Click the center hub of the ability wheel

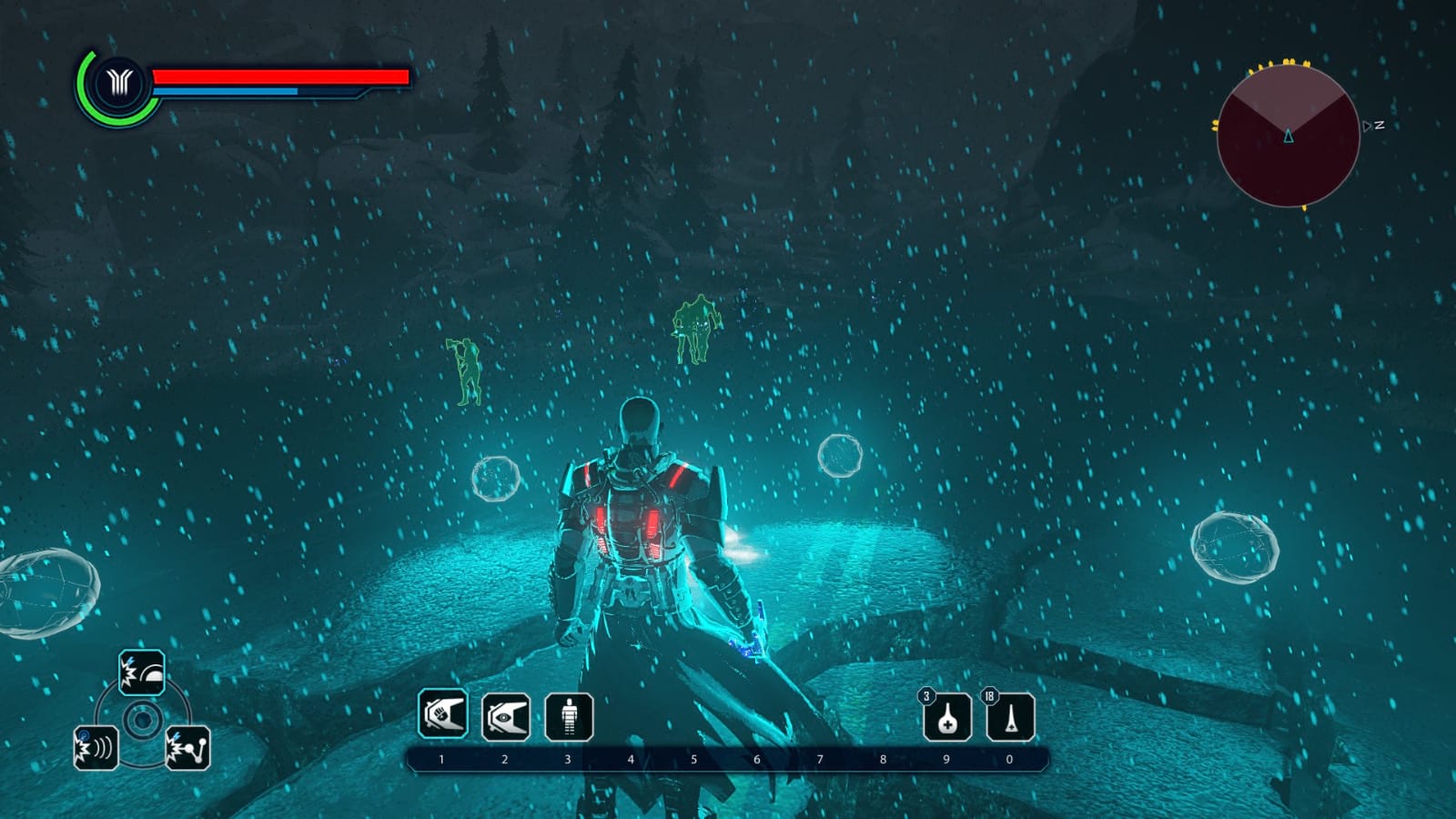click(x=143, y=721)
